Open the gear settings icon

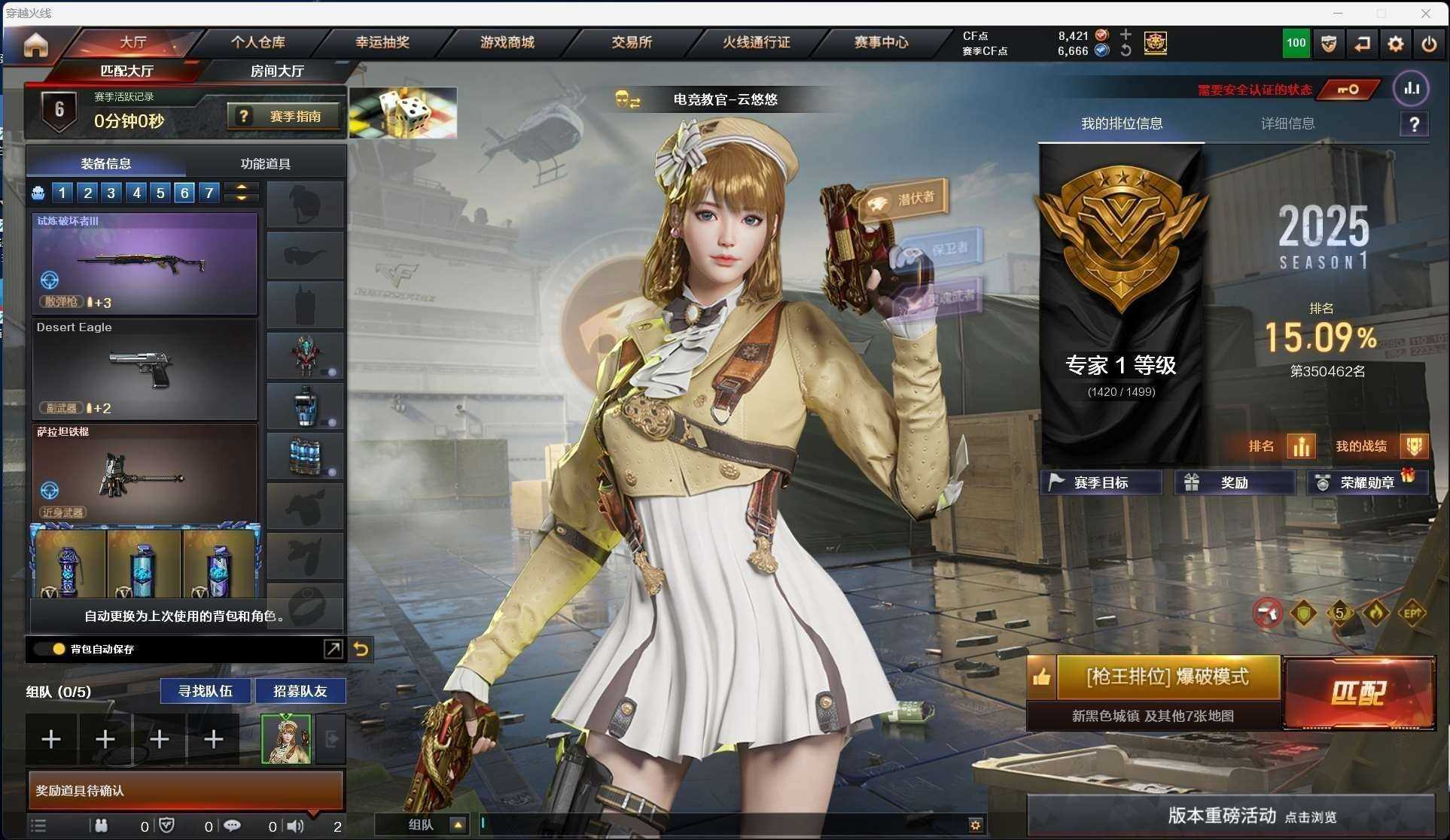(1395, 44)
